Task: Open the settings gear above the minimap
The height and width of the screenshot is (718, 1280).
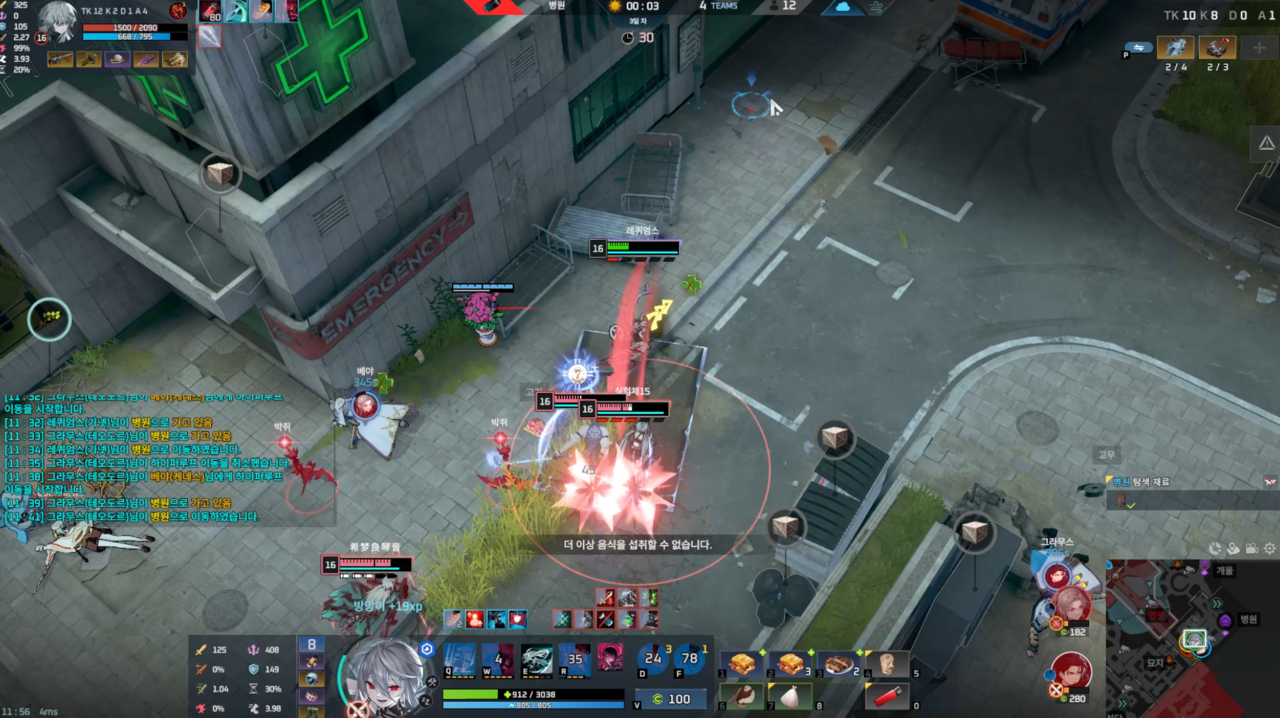Action: click(1270, 548)
